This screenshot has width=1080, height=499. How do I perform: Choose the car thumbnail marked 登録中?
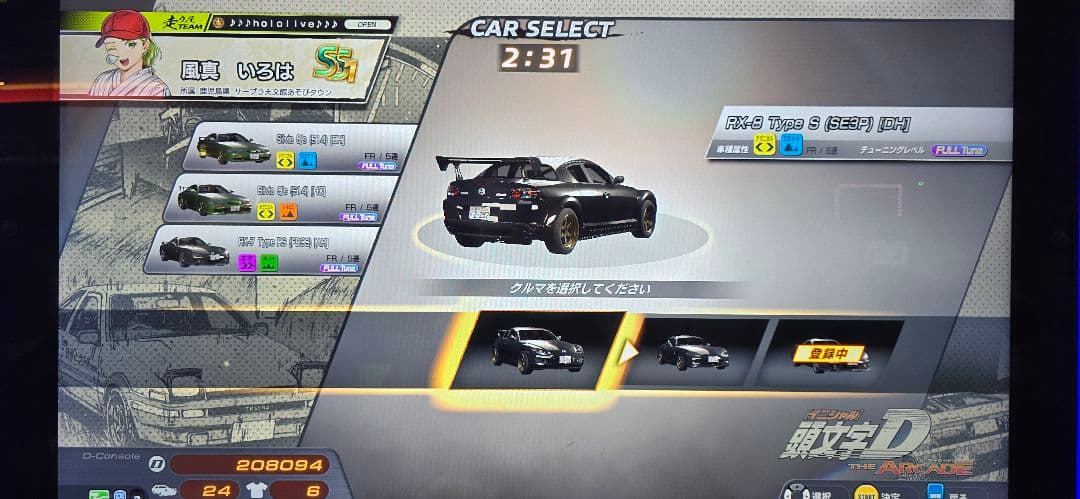830,353
